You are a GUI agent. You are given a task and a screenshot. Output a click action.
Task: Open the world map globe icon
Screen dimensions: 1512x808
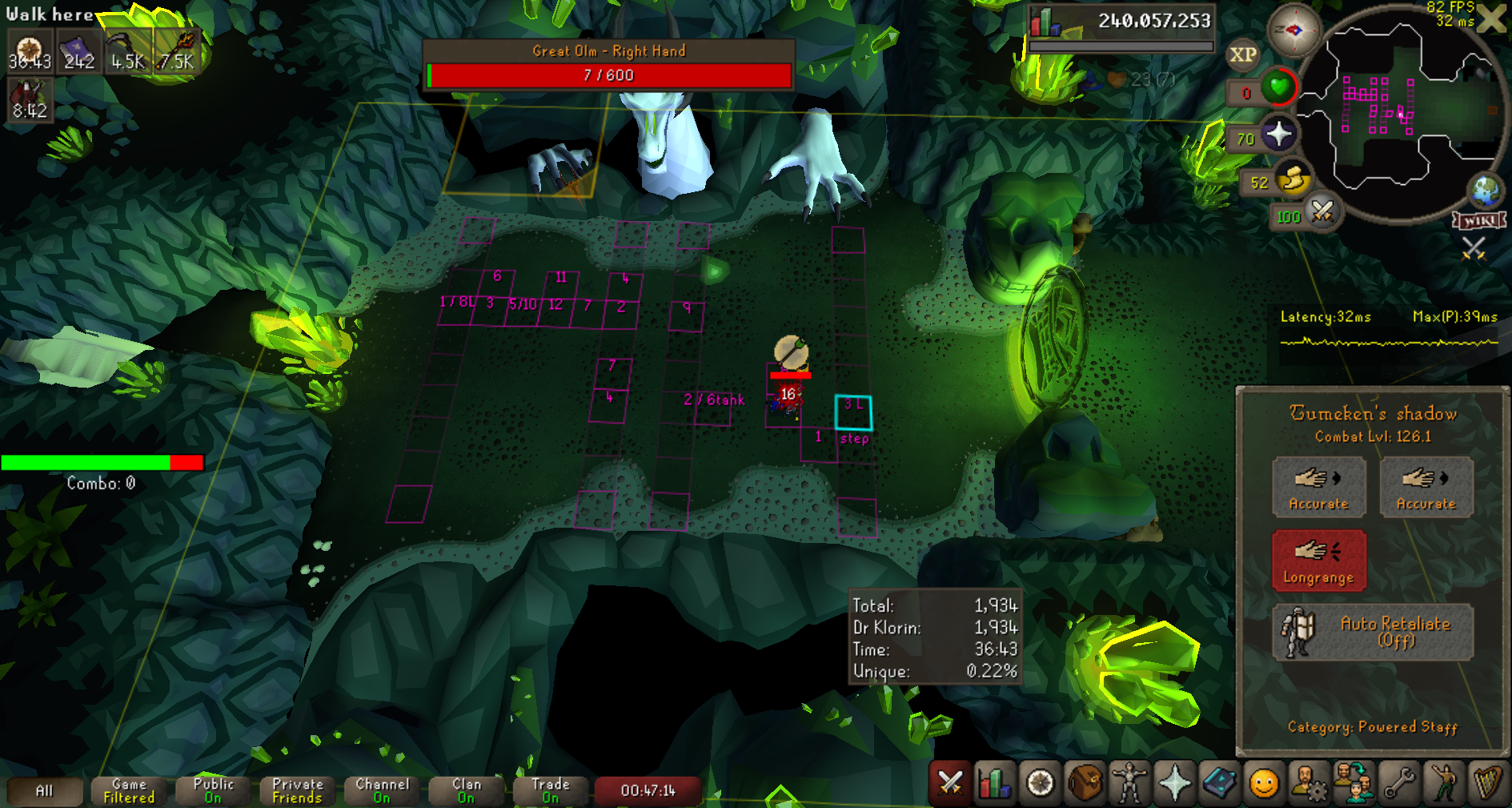tap(1486, 191)
